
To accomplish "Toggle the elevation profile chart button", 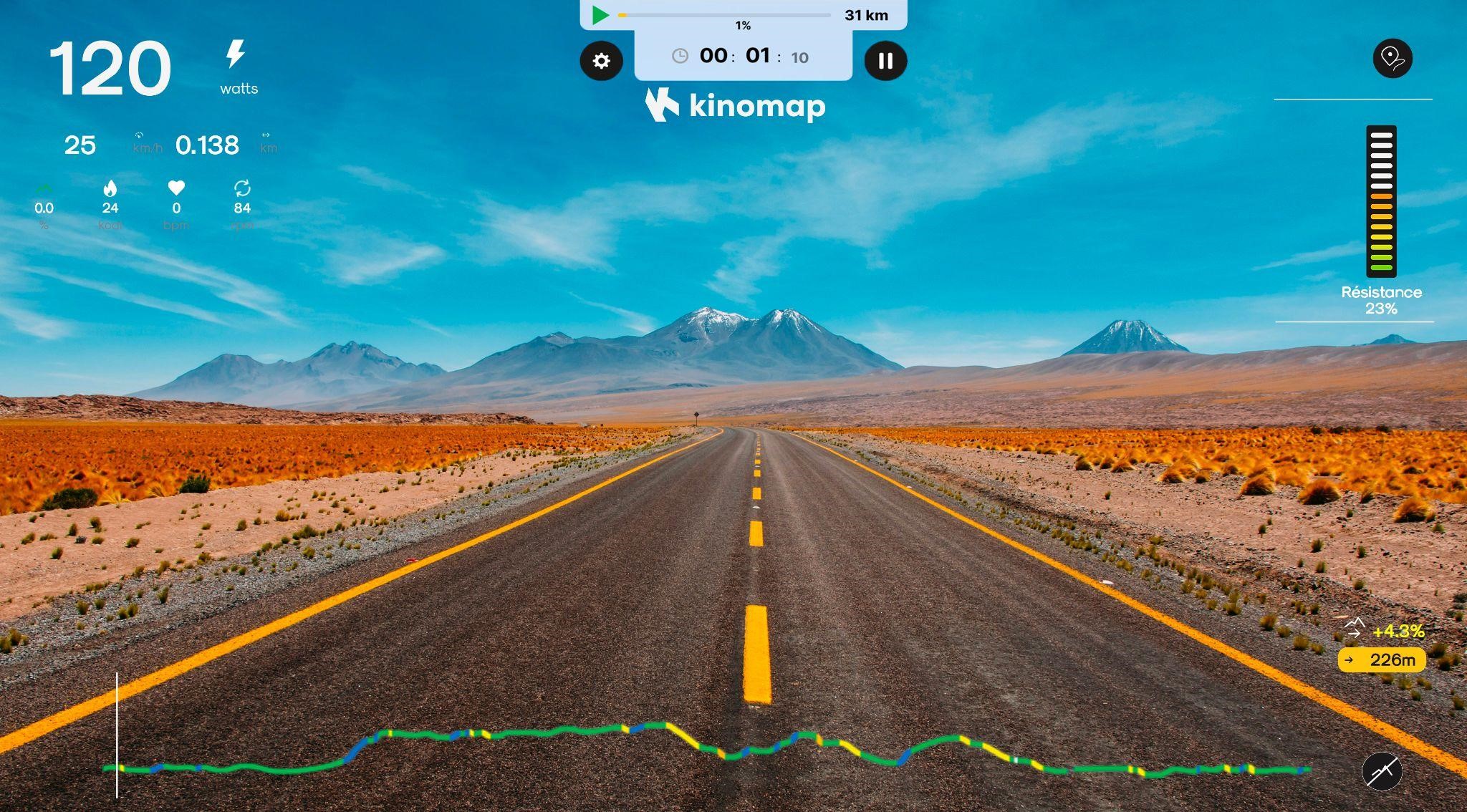I will coord(1381,771).
